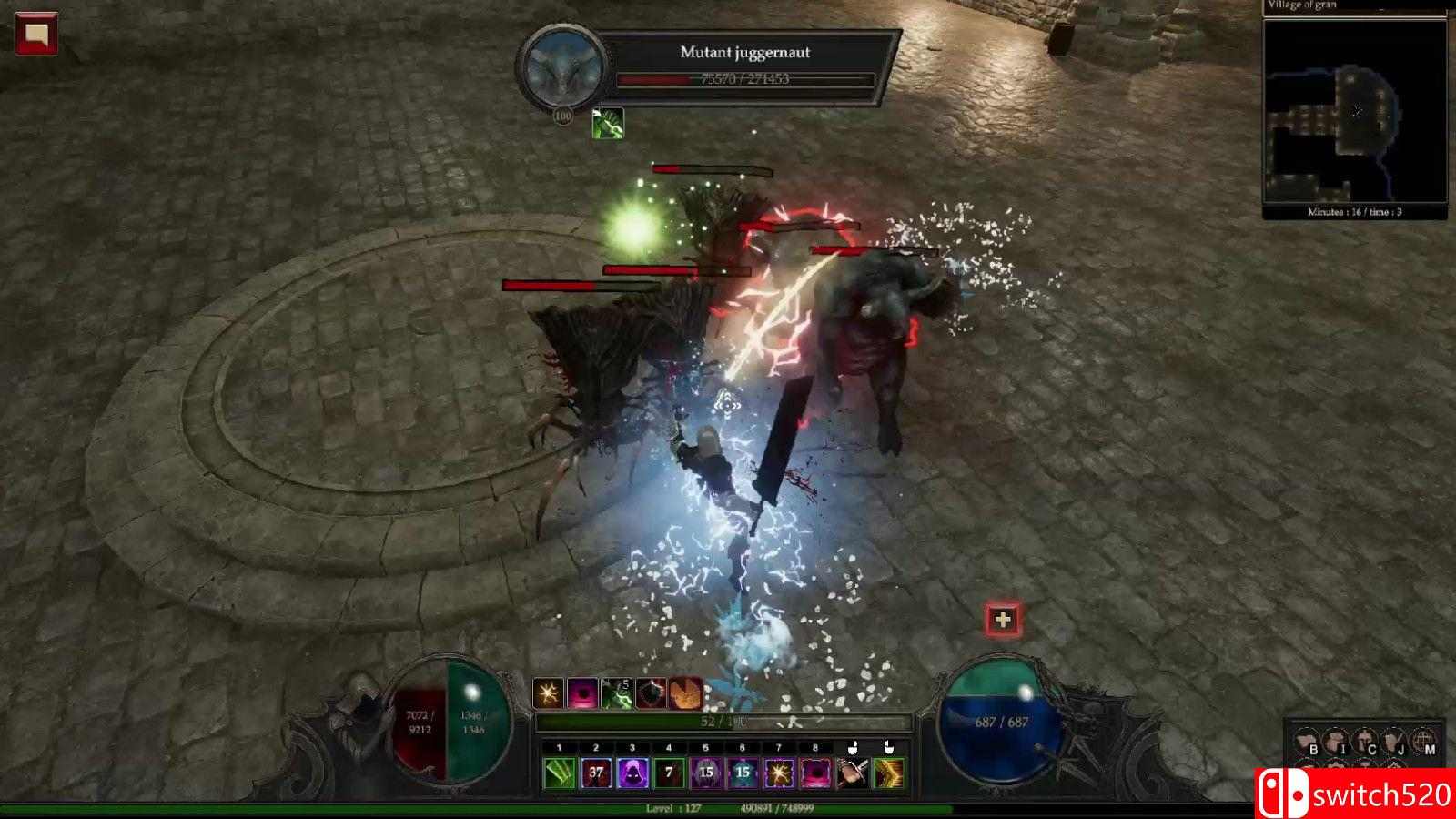Open the menu icon labeled B

(1308, 742)
